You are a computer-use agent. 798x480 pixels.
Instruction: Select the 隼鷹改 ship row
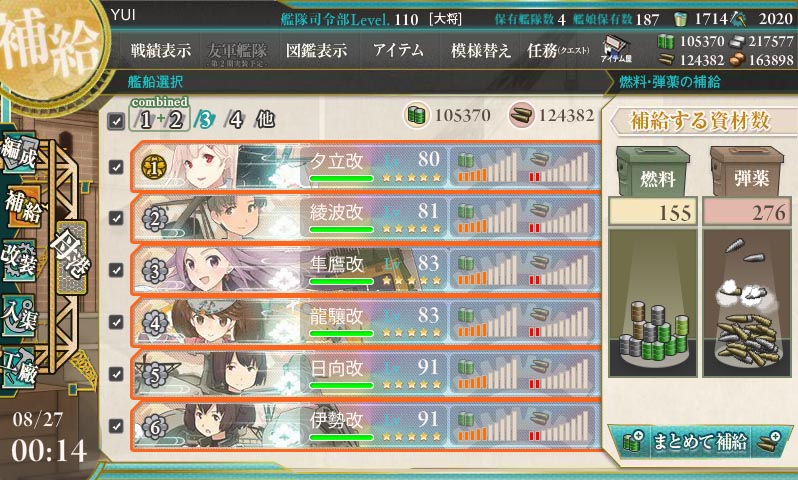point(370,267)
